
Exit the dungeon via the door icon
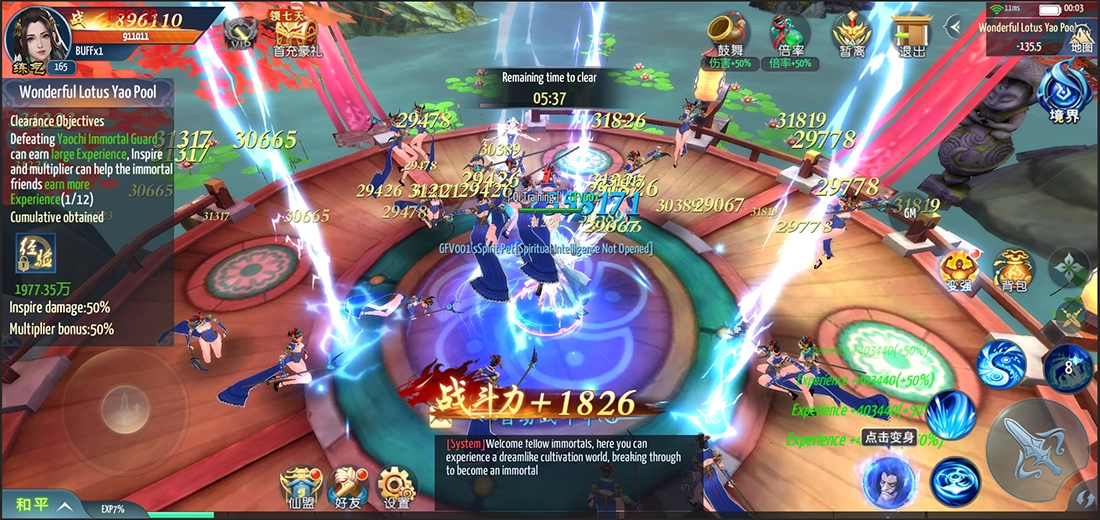click(911, 36)
